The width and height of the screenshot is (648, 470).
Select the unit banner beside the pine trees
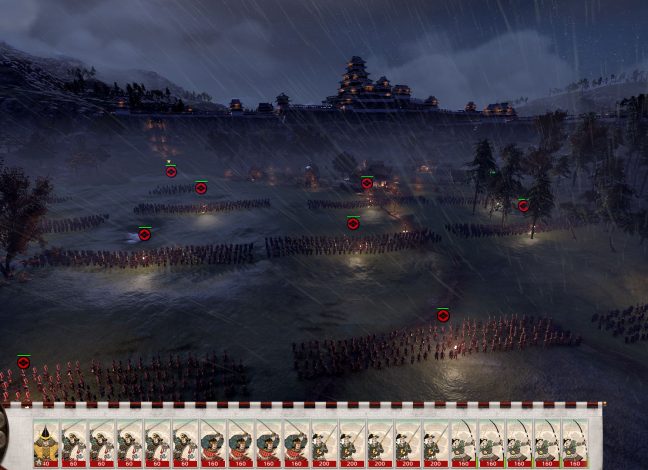click(523, 205)
